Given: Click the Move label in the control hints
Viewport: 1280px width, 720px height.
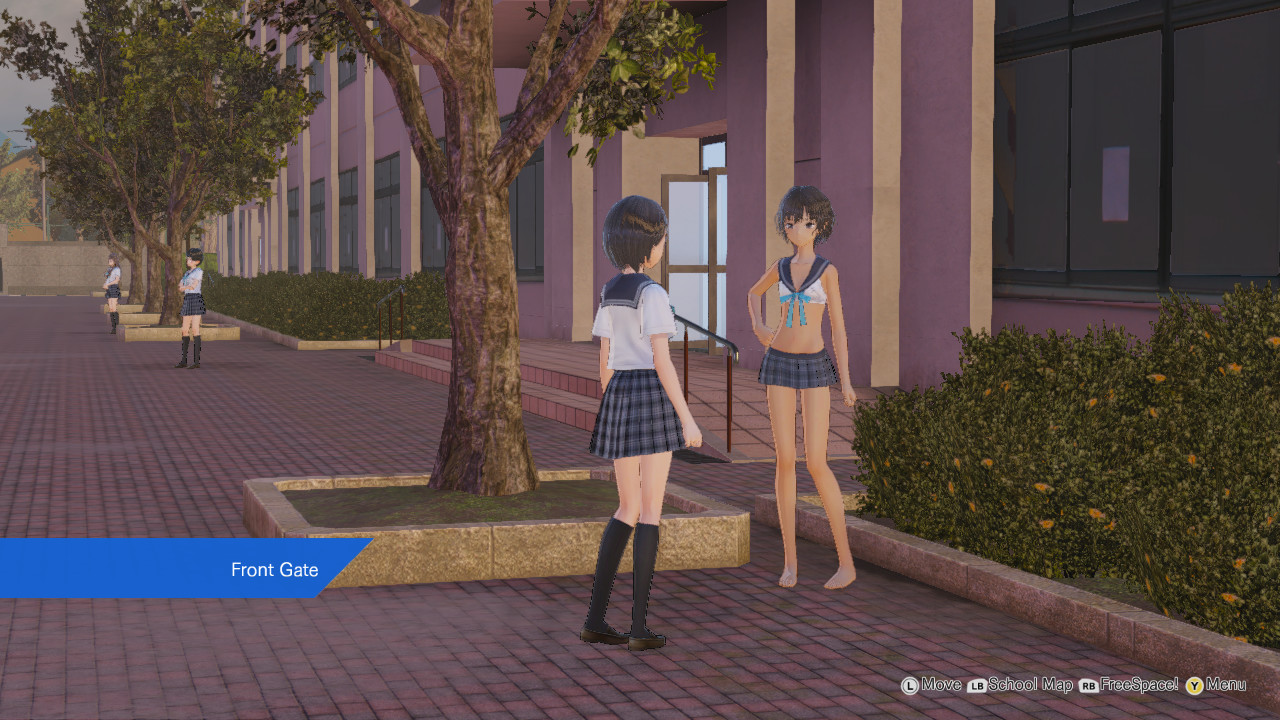Looking at the screenshot, I should click(x=941, y=686).
